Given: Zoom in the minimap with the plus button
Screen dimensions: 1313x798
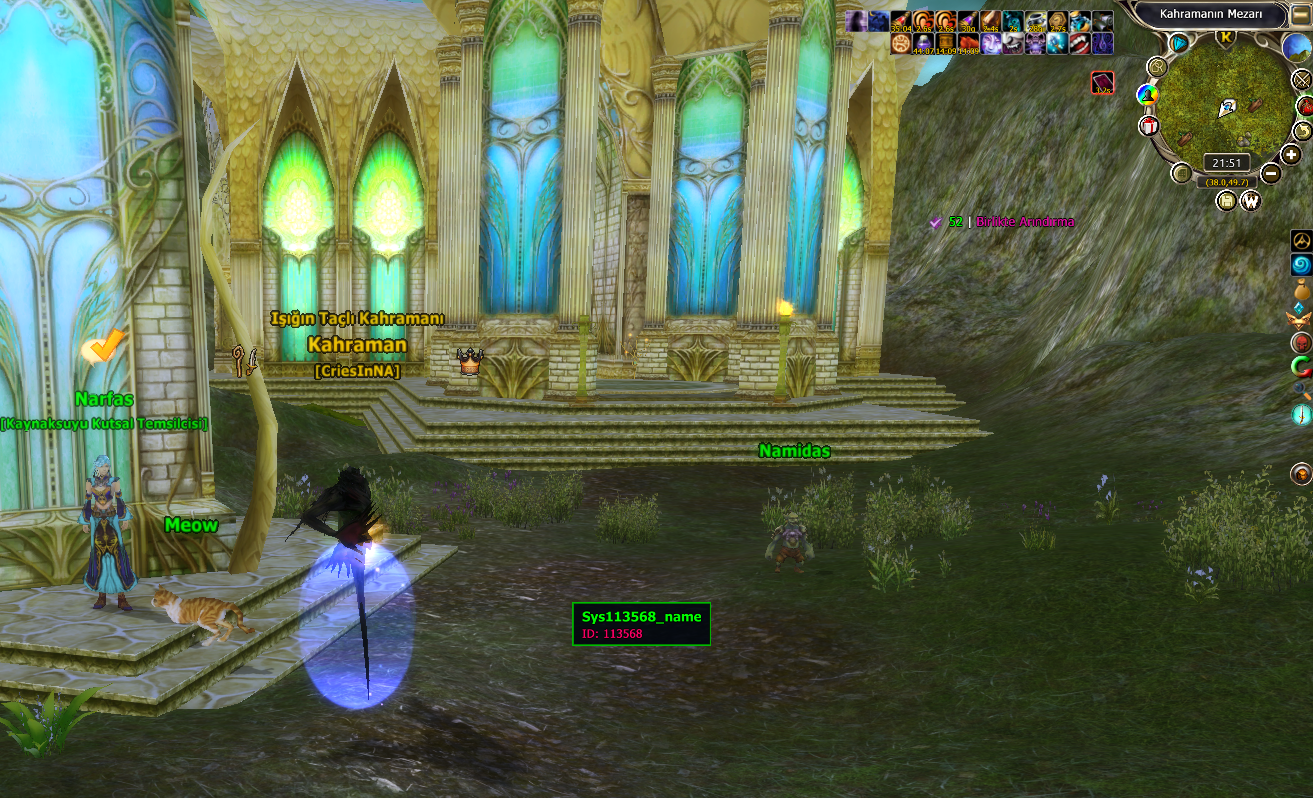Looking at the screenshot, I should 1291,156.
